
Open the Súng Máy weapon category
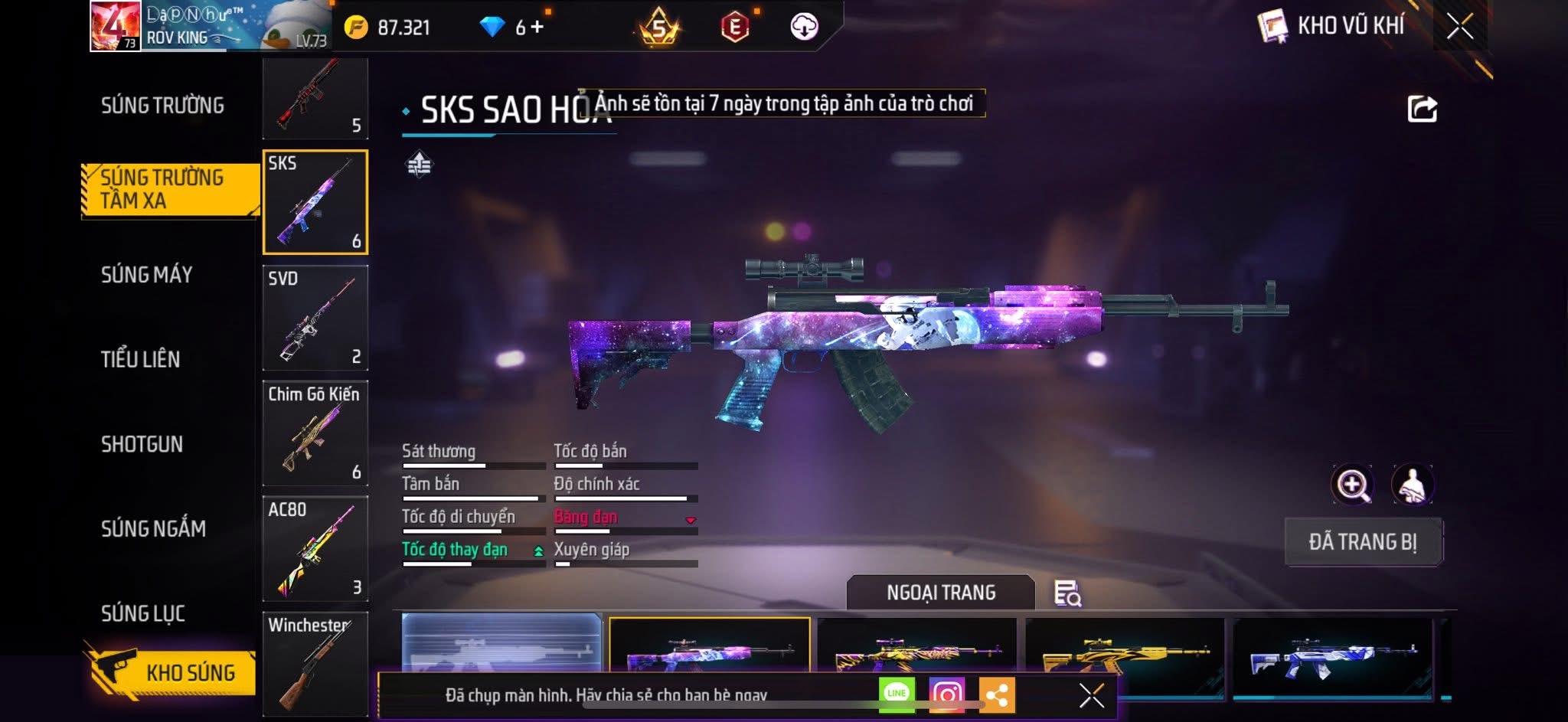pyautogui.click(x=146, y=275)
